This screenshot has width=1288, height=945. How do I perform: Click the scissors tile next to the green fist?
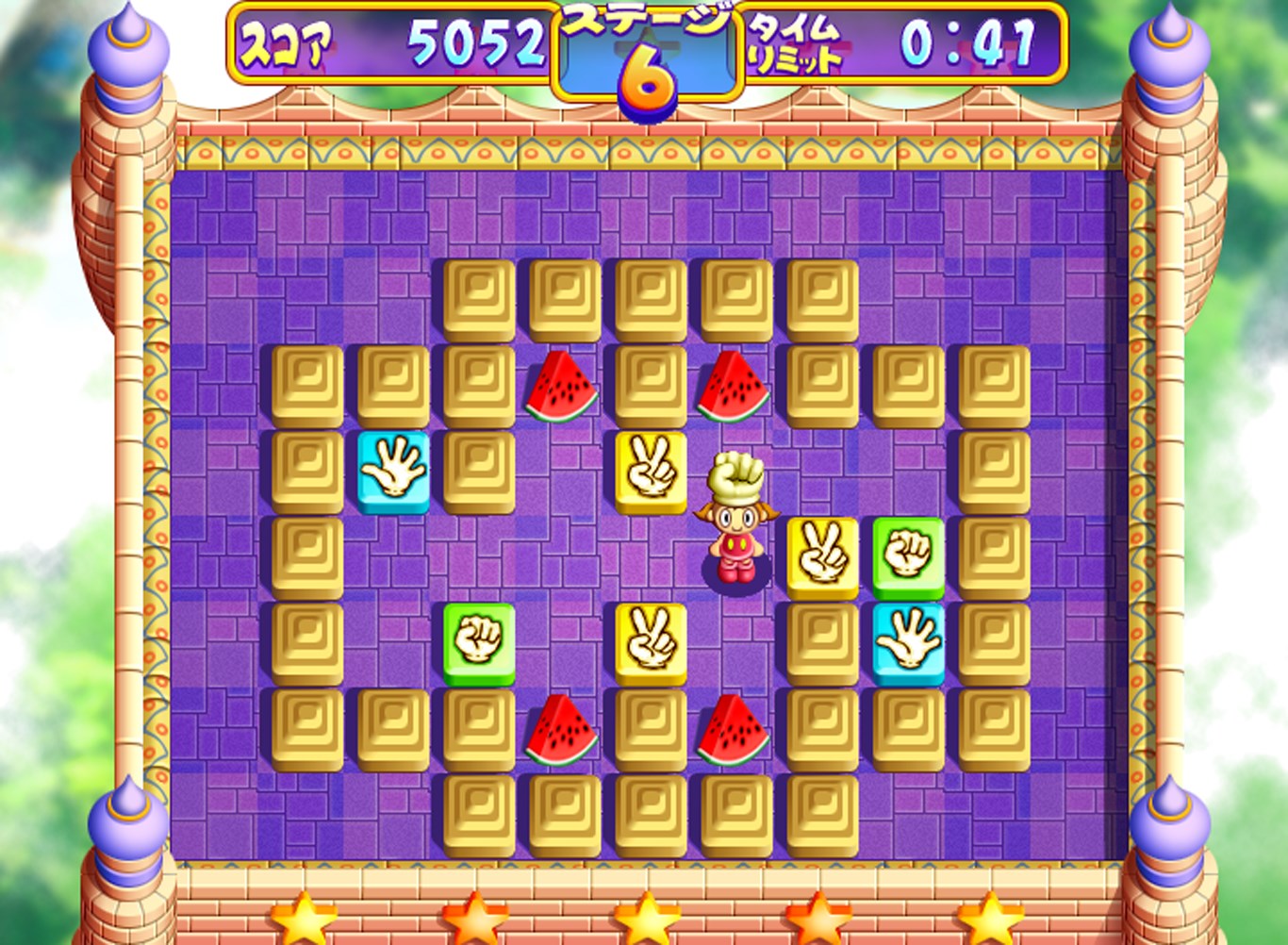[822, 556]
